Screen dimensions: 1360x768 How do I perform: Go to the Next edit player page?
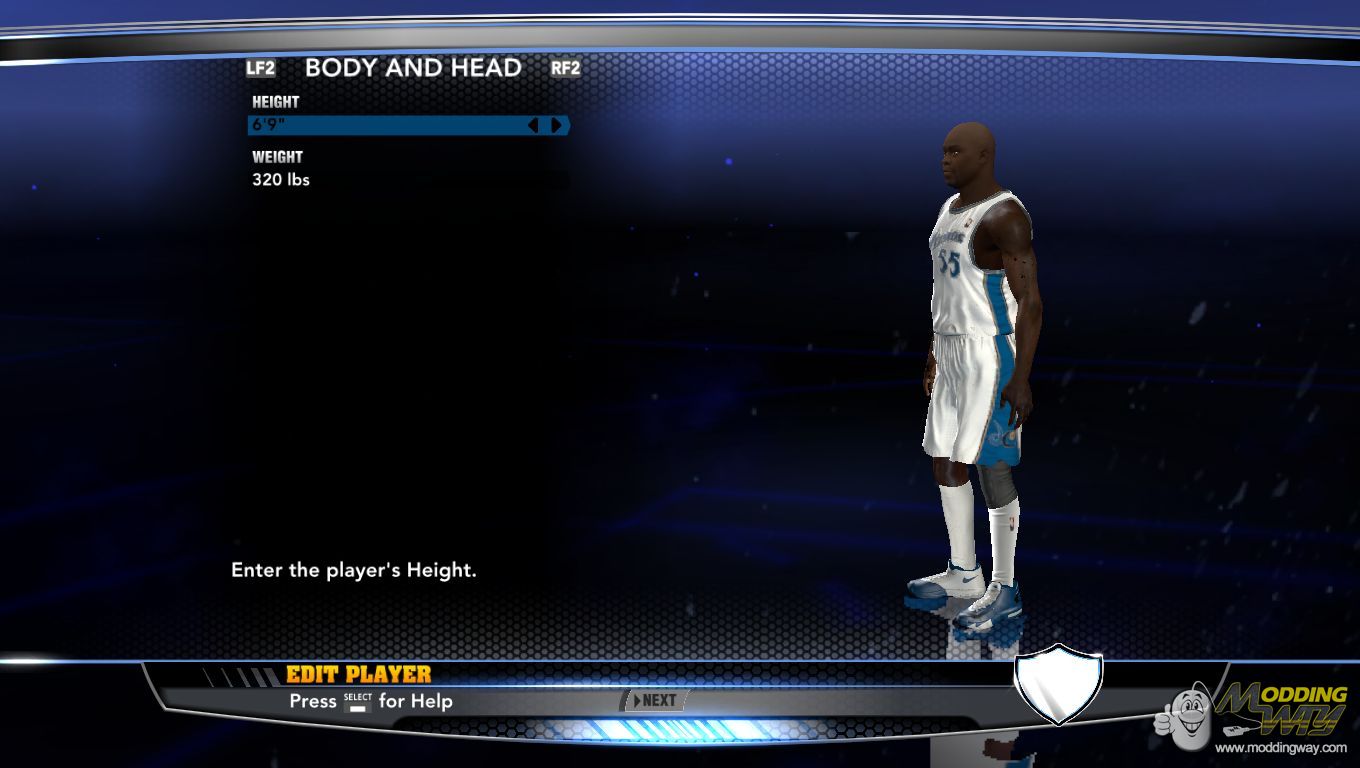[x=655, y=700]
